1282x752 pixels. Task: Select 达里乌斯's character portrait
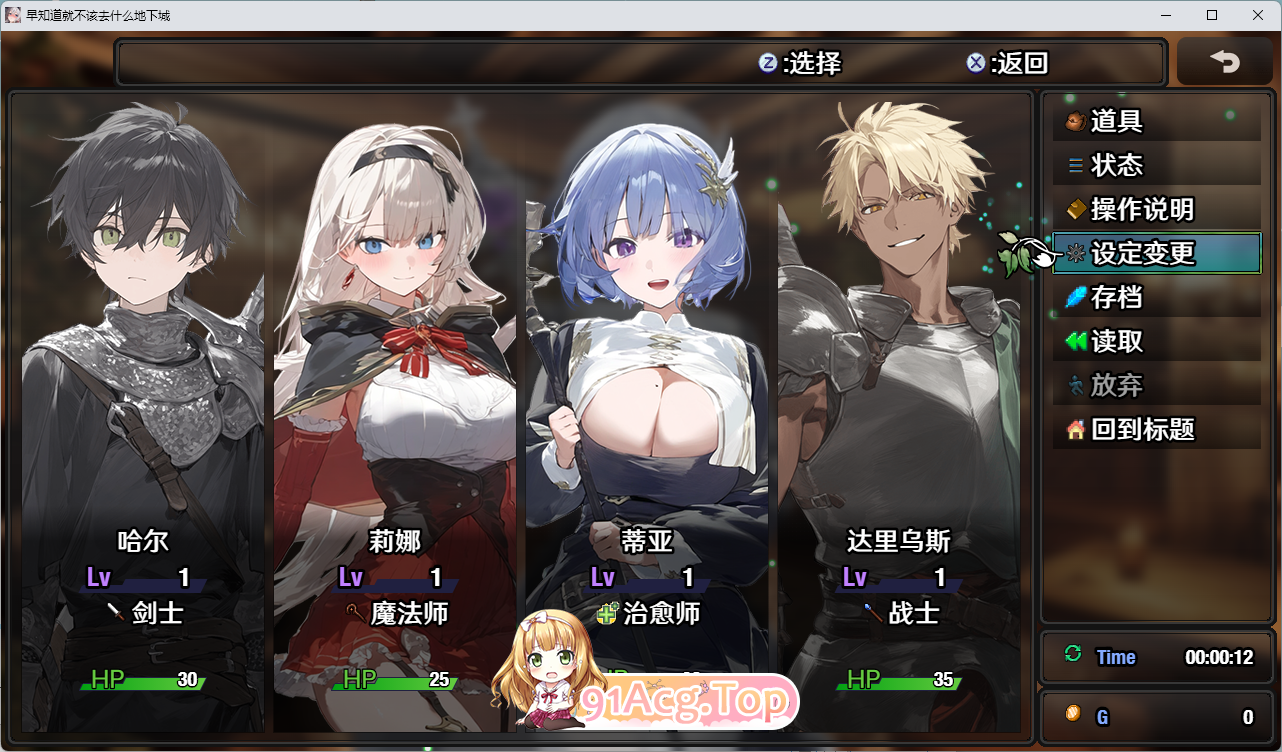pos(900,300)
